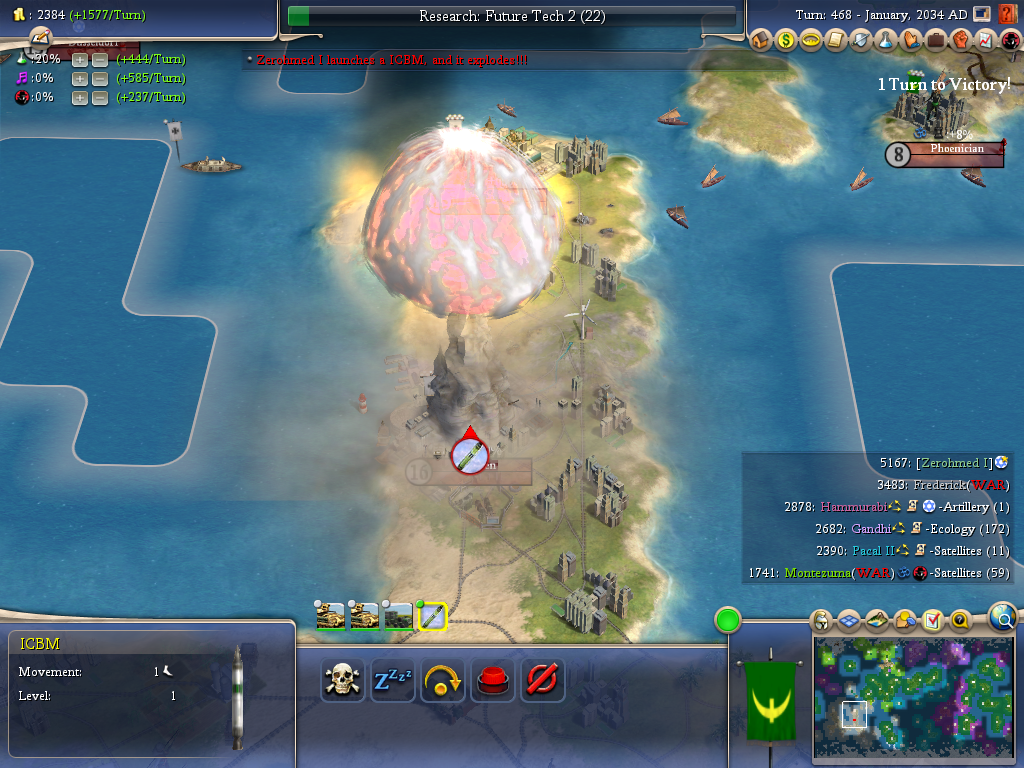1024x768 pixels.
Task: Open globe view with the magnifier globe
Action: click(x=1003, y=616)
